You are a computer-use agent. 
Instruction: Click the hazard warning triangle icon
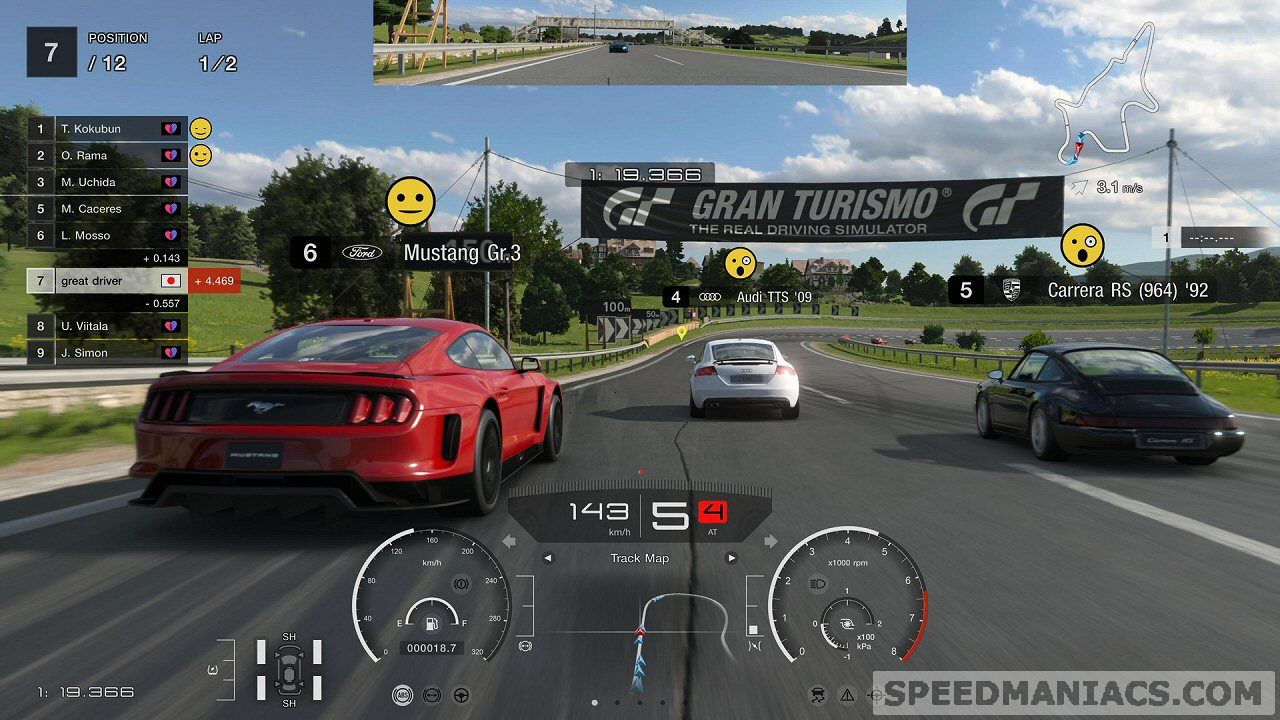[x=847, y=694]
